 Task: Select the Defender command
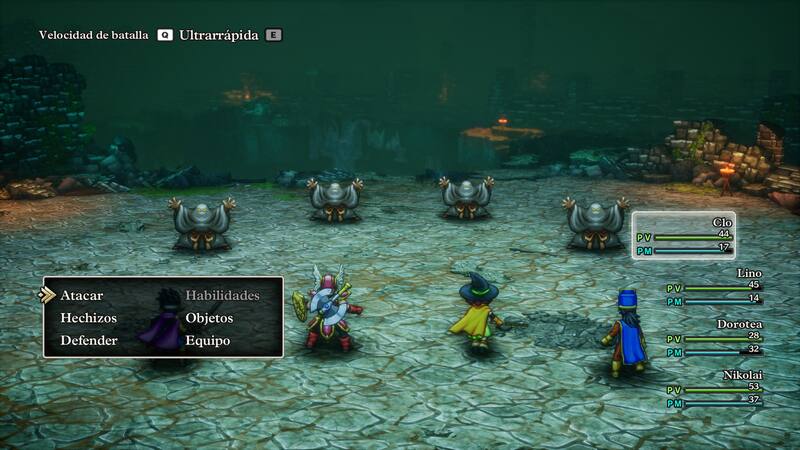point(88,340)
